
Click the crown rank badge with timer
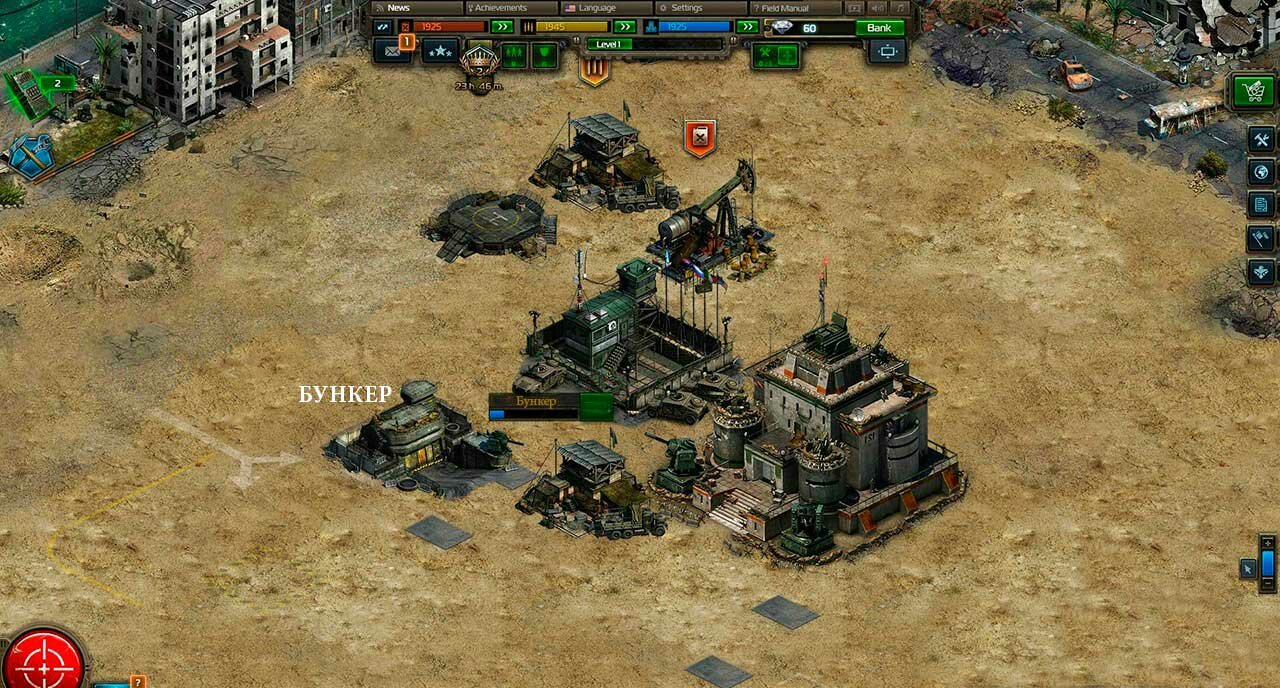[x=479, y=62]
